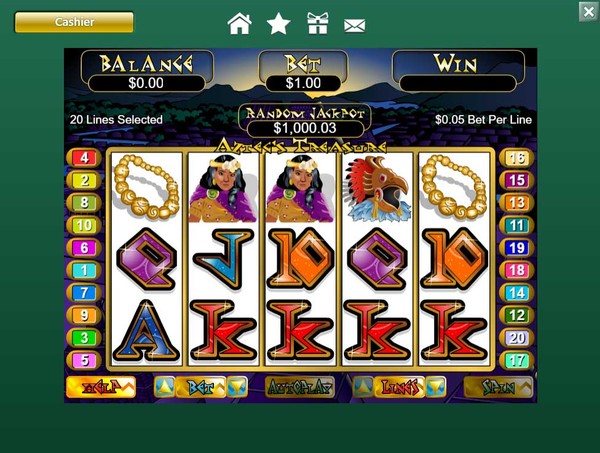
Task: Select payline number 5 marker
Action: click(84, 360)
